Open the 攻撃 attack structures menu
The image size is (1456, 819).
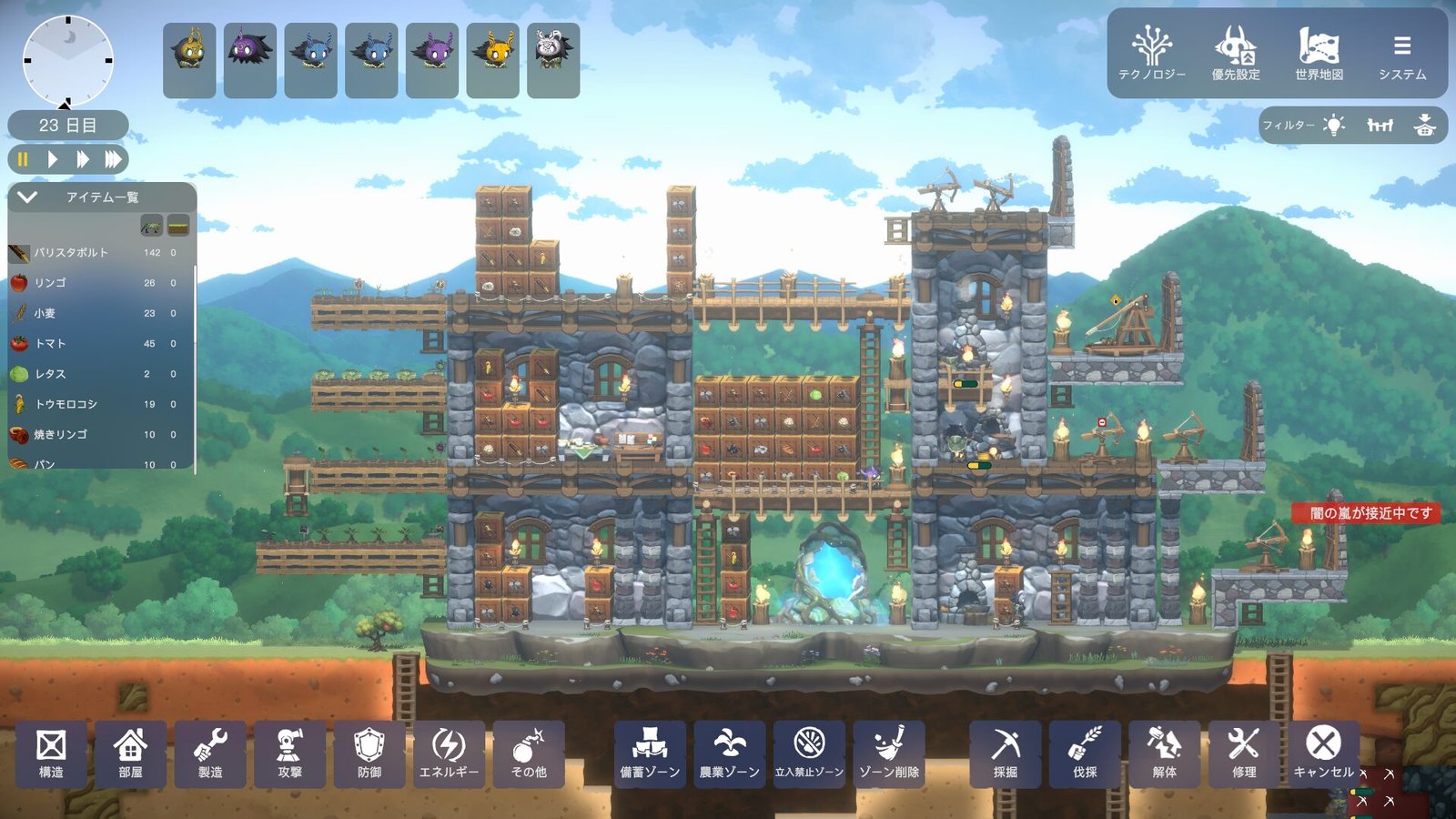coord(289,753)
